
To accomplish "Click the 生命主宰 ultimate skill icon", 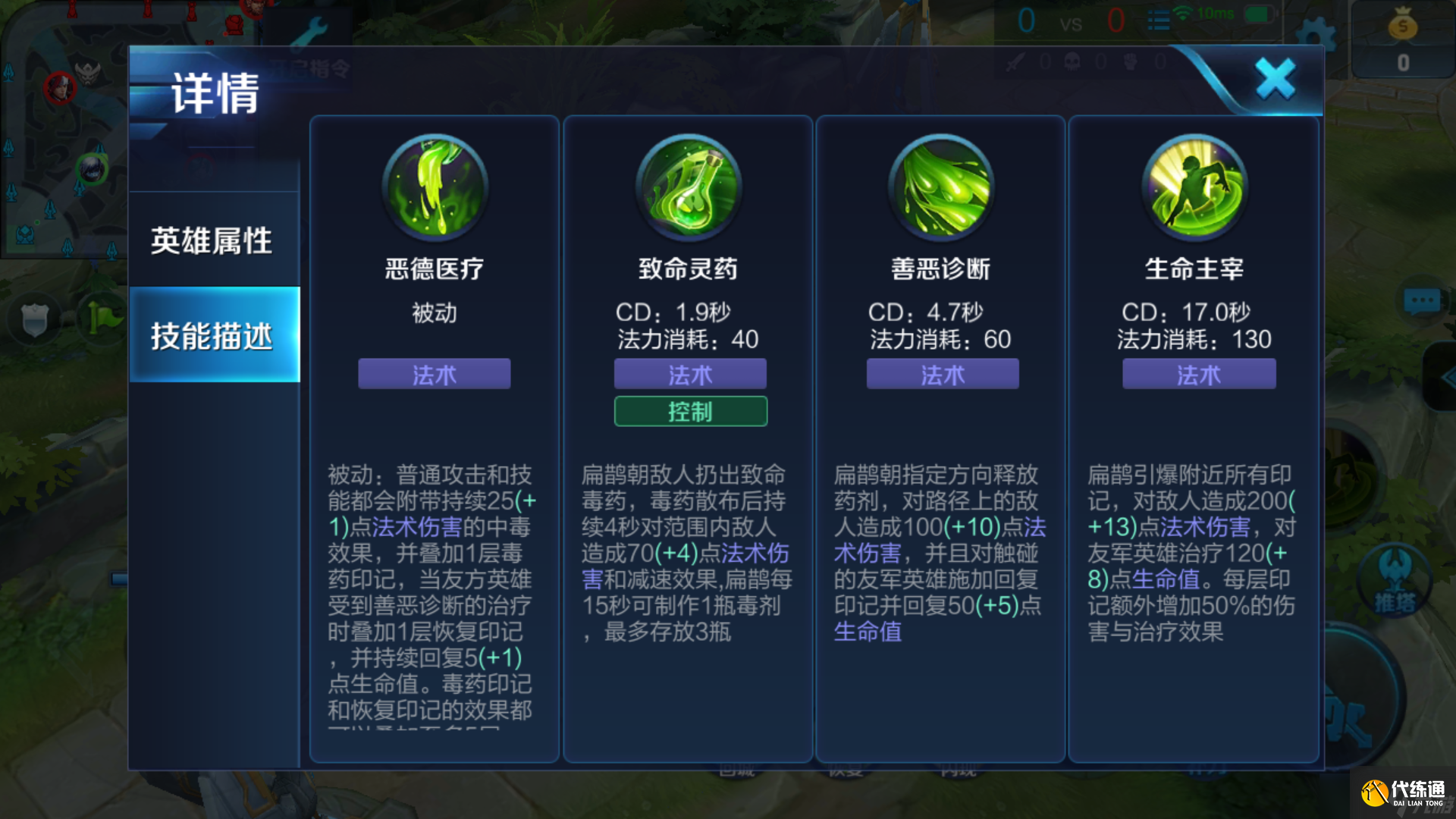I will point(1194,188).
